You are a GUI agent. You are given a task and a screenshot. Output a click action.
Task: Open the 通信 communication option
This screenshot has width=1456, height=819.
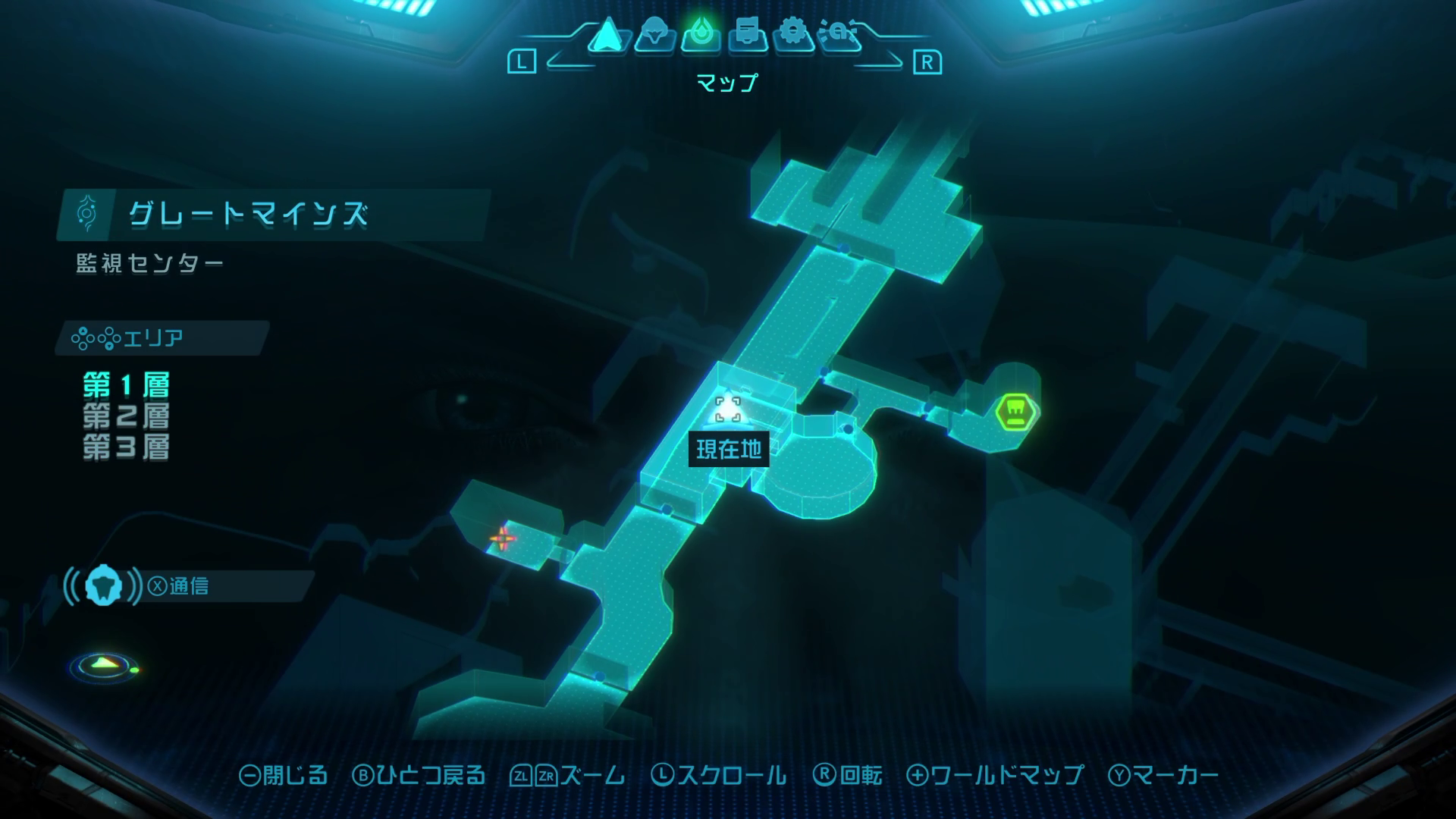(179, 586)
